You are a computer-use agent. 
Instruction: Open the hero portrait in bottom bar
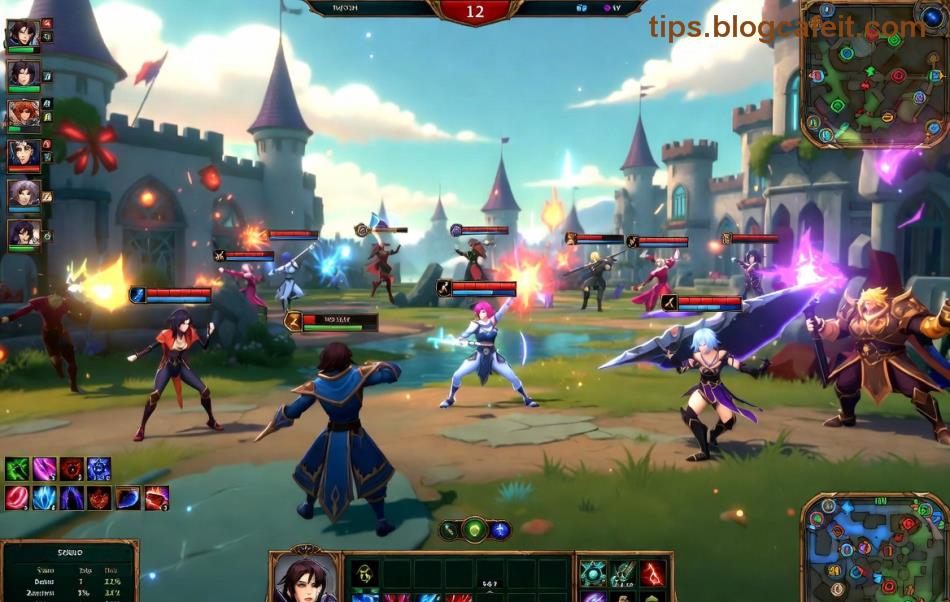coord(304,577)
